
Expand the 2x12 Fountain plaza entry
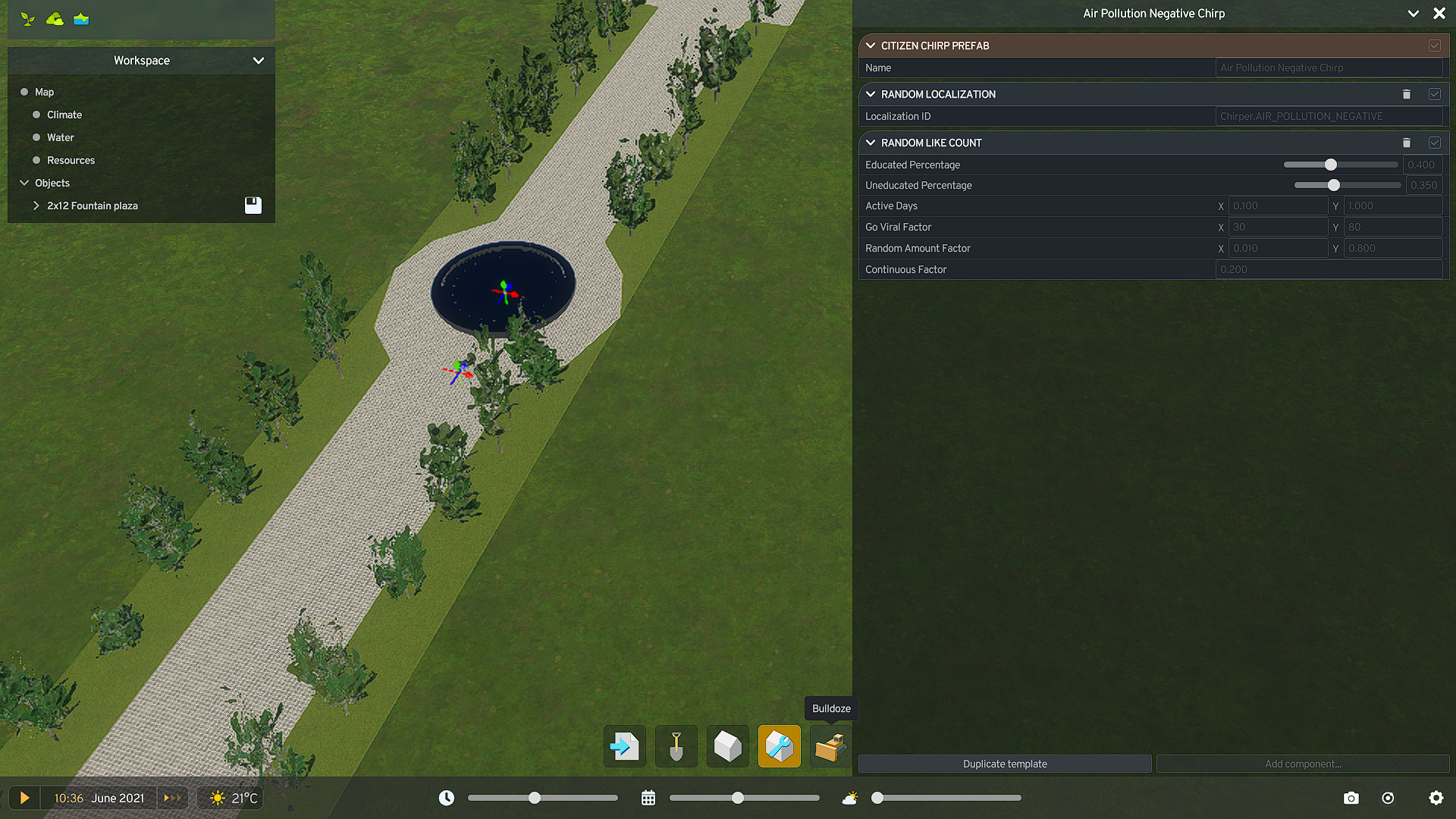click(x=36, y=206)
